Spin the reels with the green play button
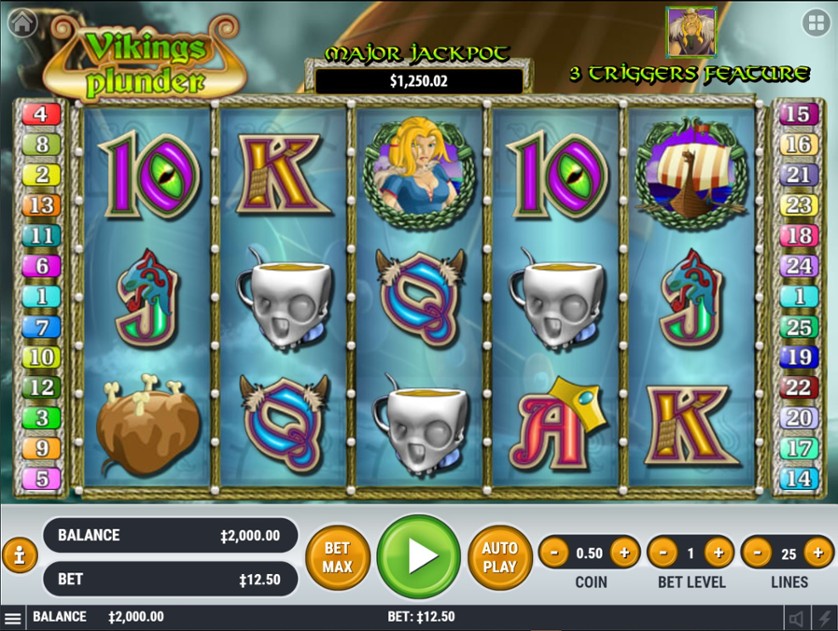 (x=419, y=557)
